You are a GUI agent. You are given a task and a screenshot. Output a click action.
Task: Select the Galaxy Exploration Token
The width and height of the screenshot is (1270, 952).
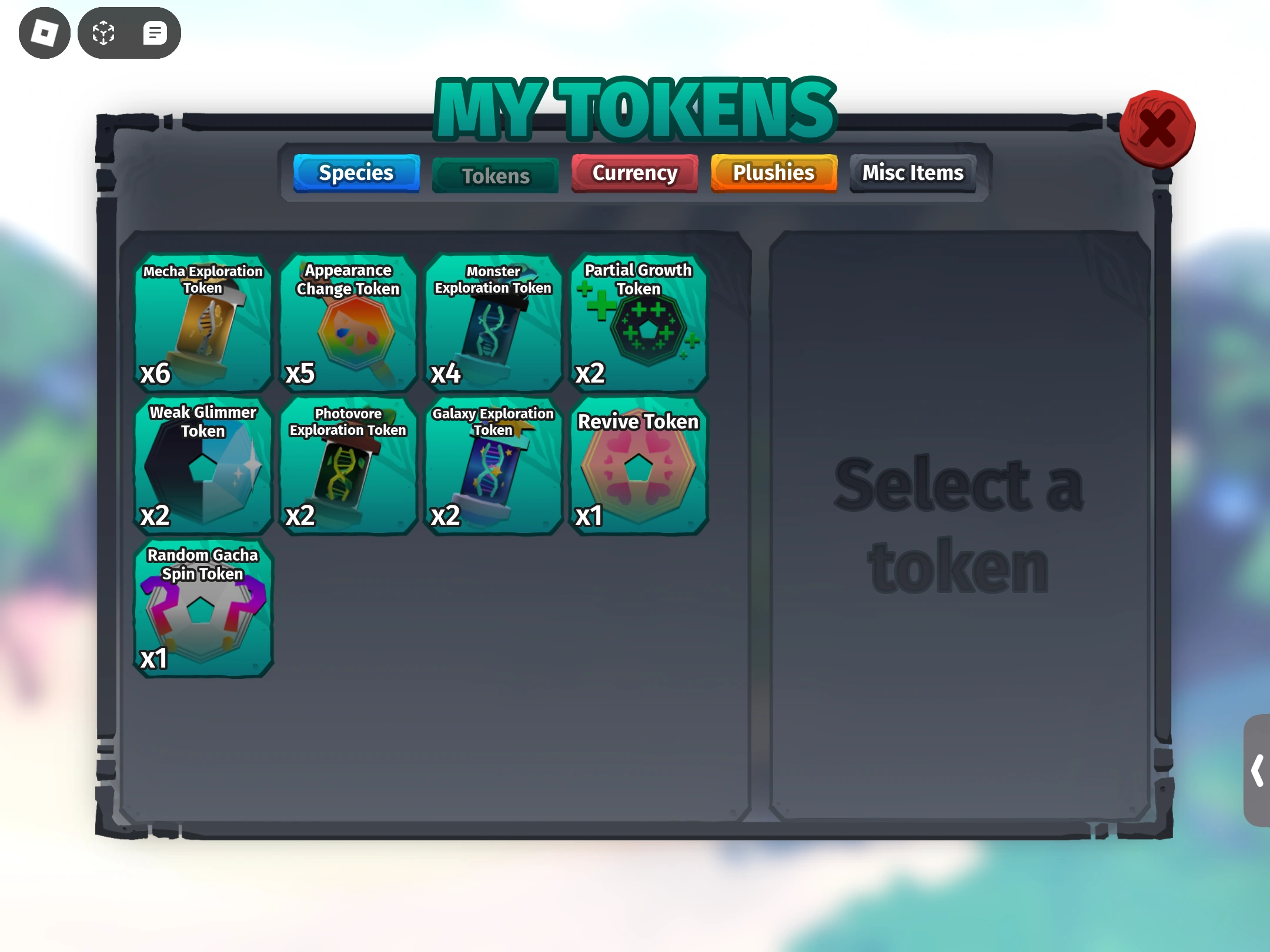[x=493, y=467]
